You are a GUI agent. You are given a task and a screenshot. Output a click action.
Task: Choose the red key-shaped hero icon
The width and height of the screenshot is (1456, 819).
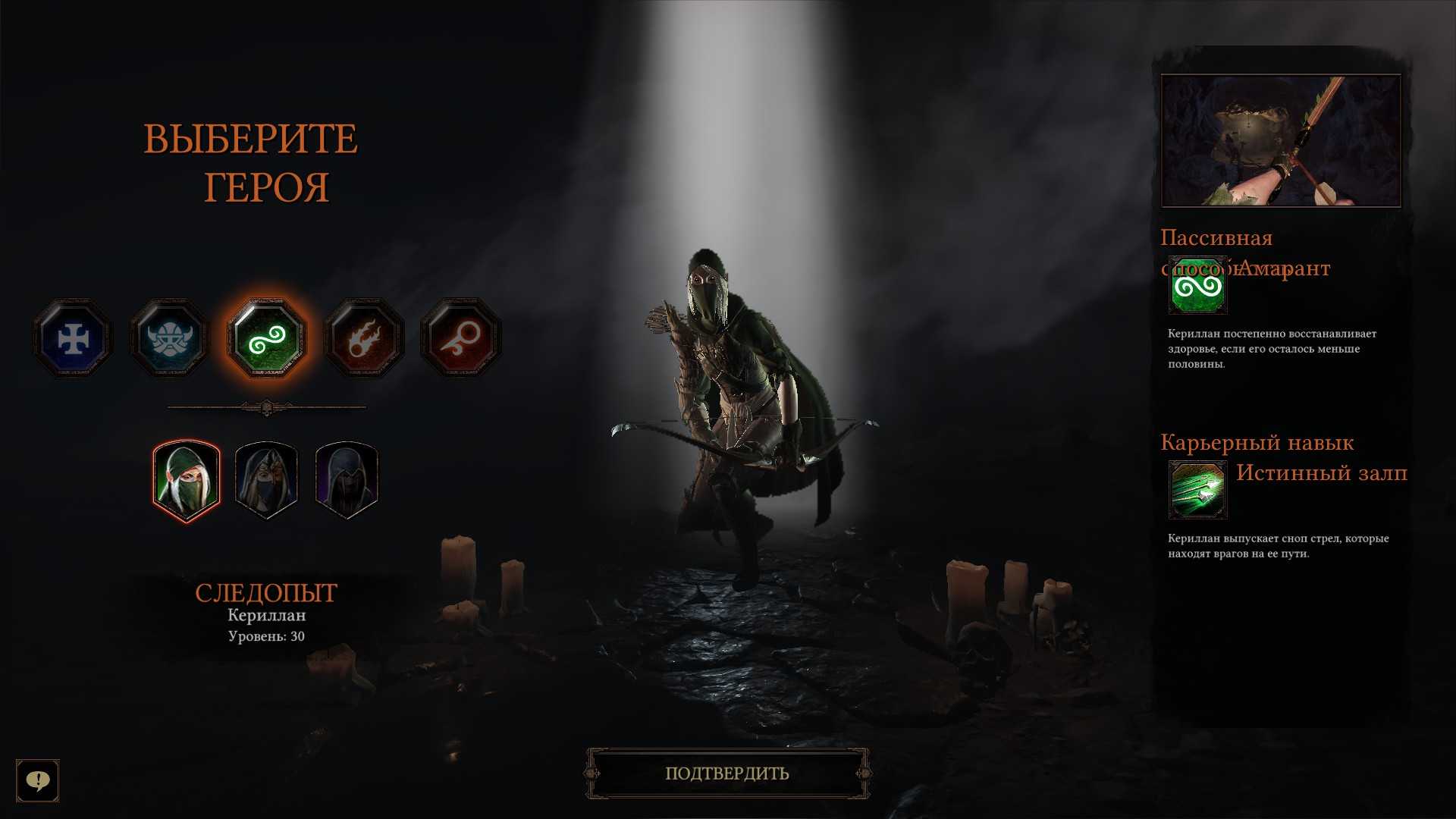click(x=460, y=338)
